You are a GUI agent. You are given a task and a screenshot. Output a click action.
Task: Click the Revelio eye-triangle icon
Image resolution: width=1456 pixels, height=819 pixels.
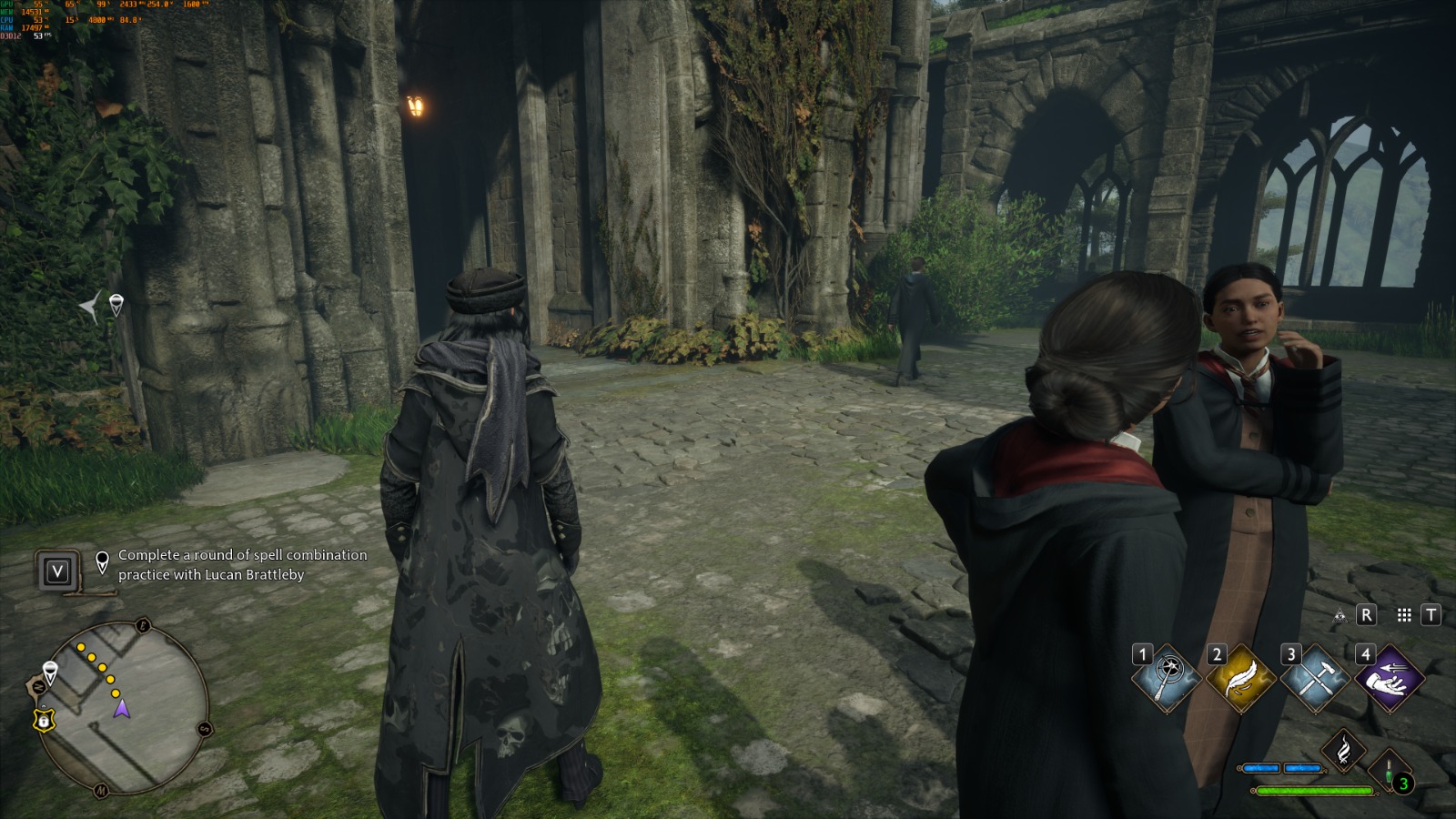pos(1340,616)
